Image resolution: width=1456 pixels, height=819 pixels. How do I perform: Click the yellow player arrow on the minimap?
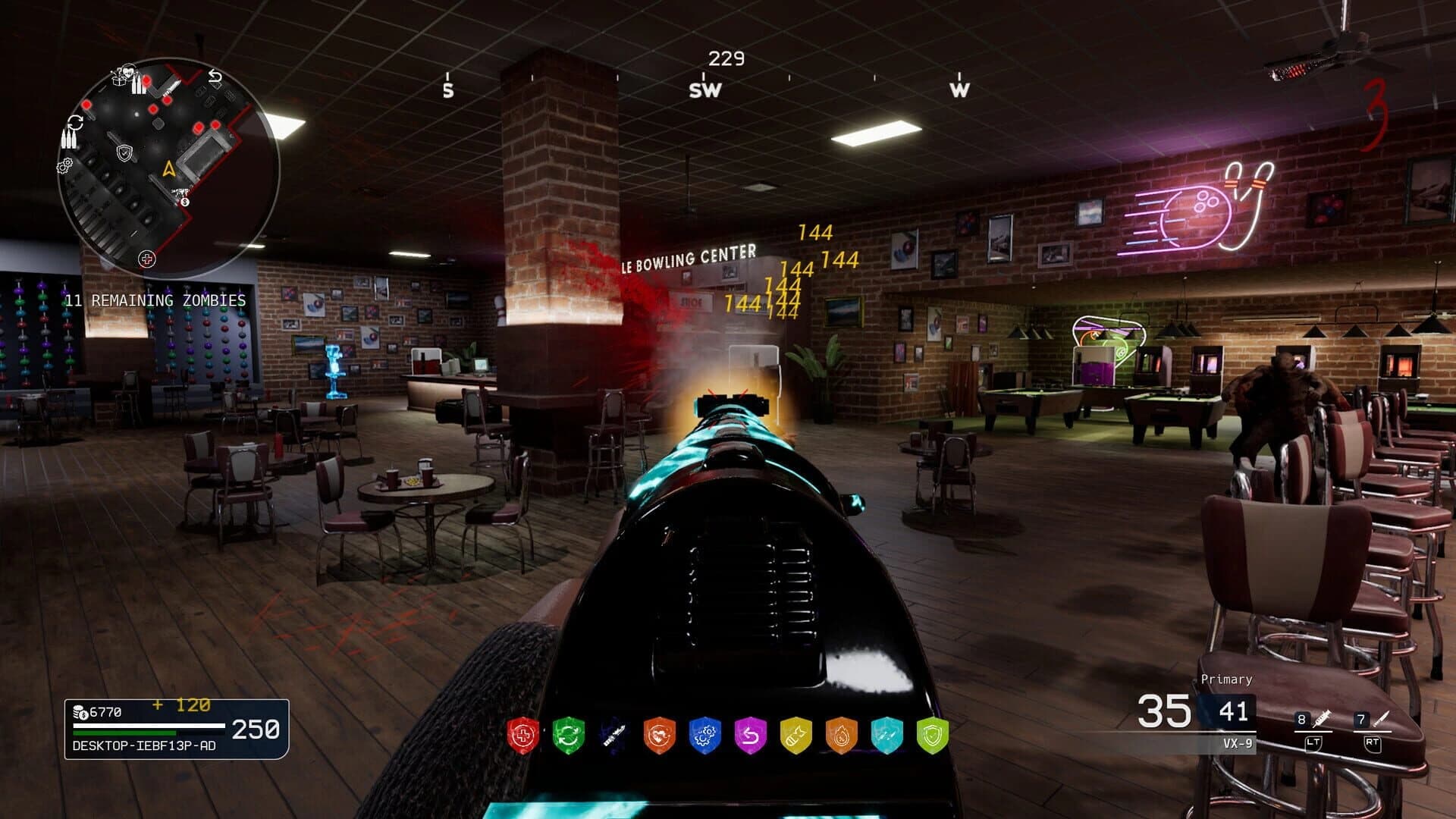[x=168, y=169]
